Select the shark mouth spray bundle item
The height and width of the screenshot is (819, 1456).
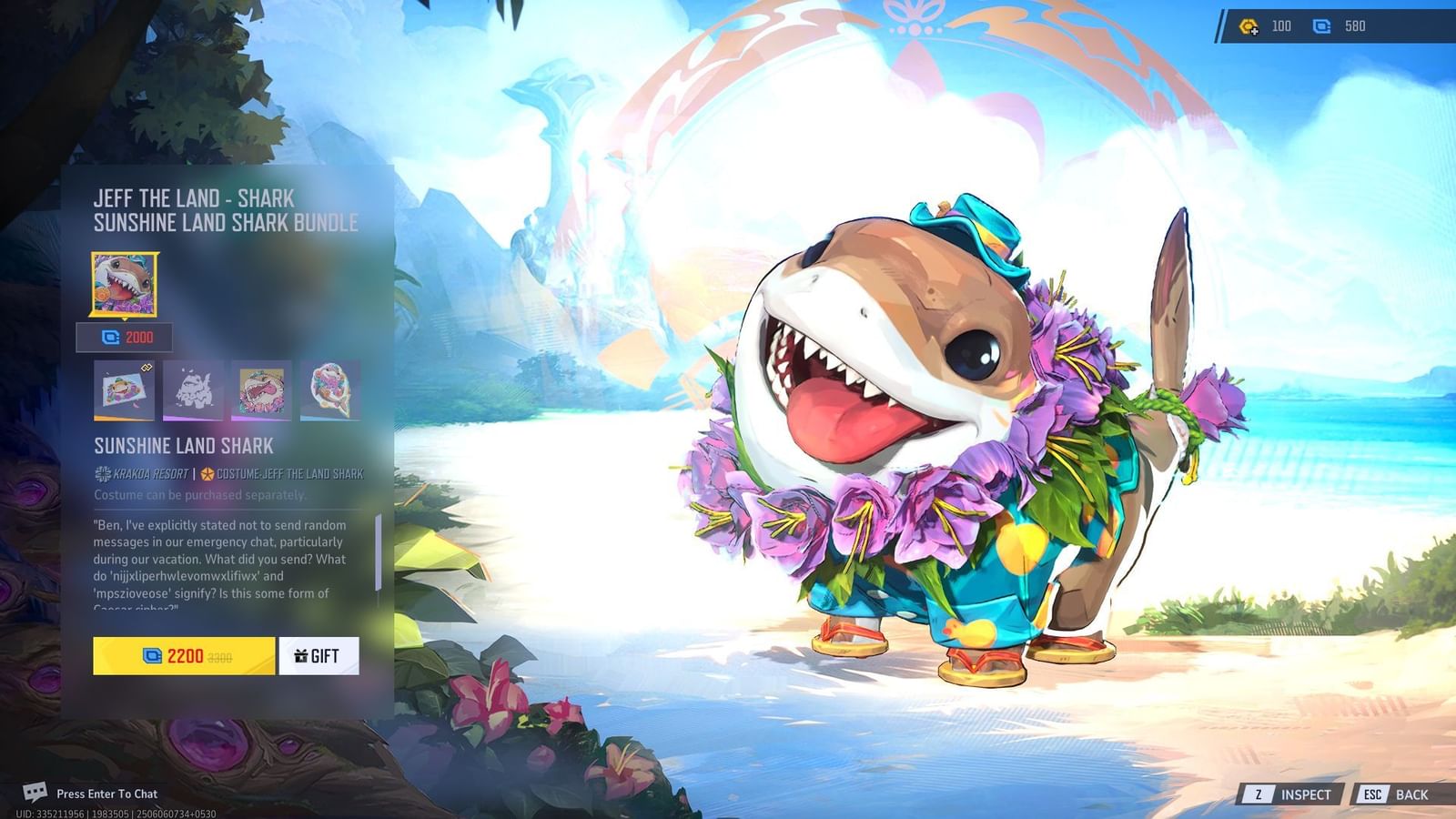(261, 389)
